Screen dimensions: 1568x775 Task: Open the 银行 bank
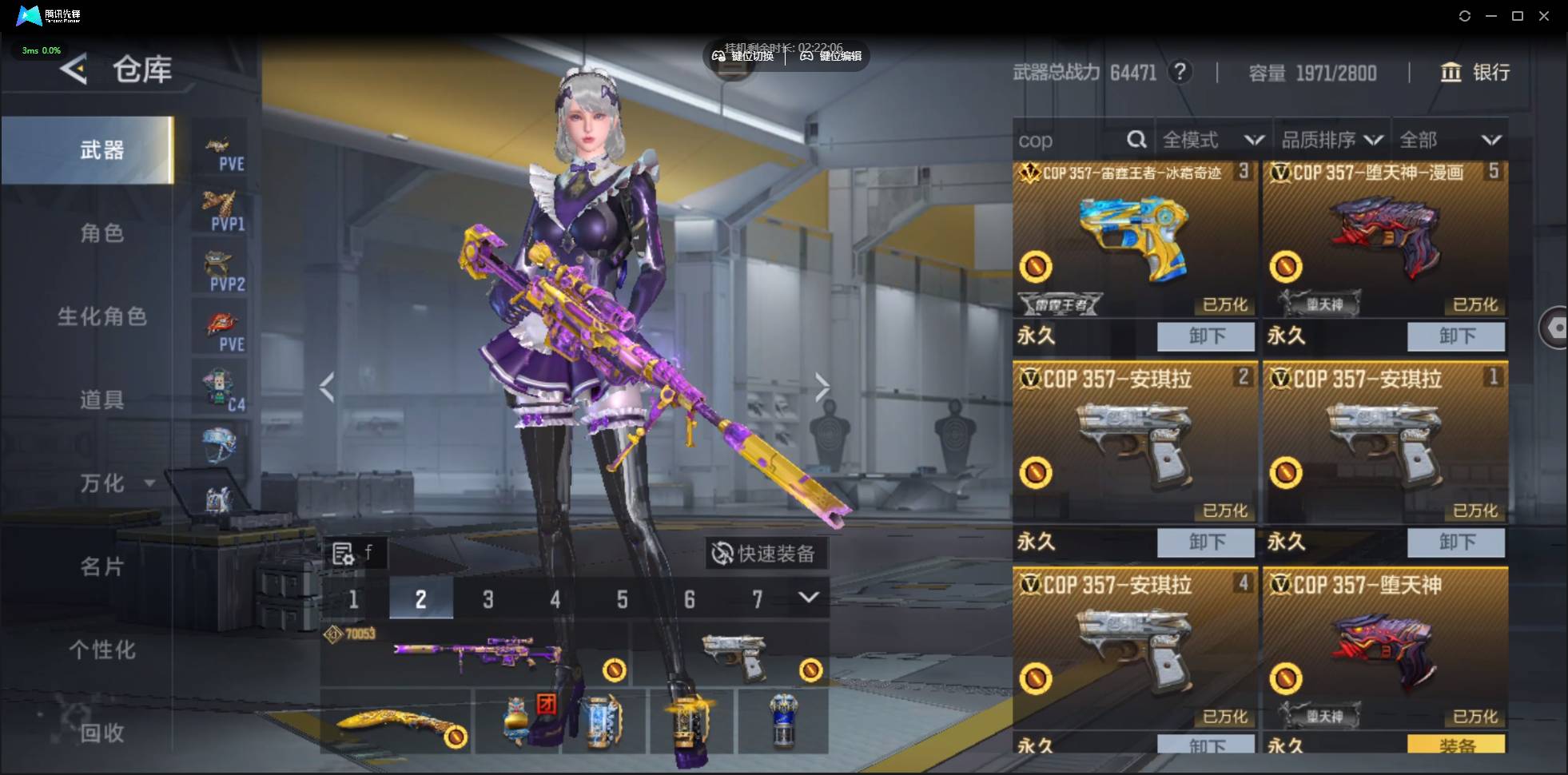[1475, 73]
